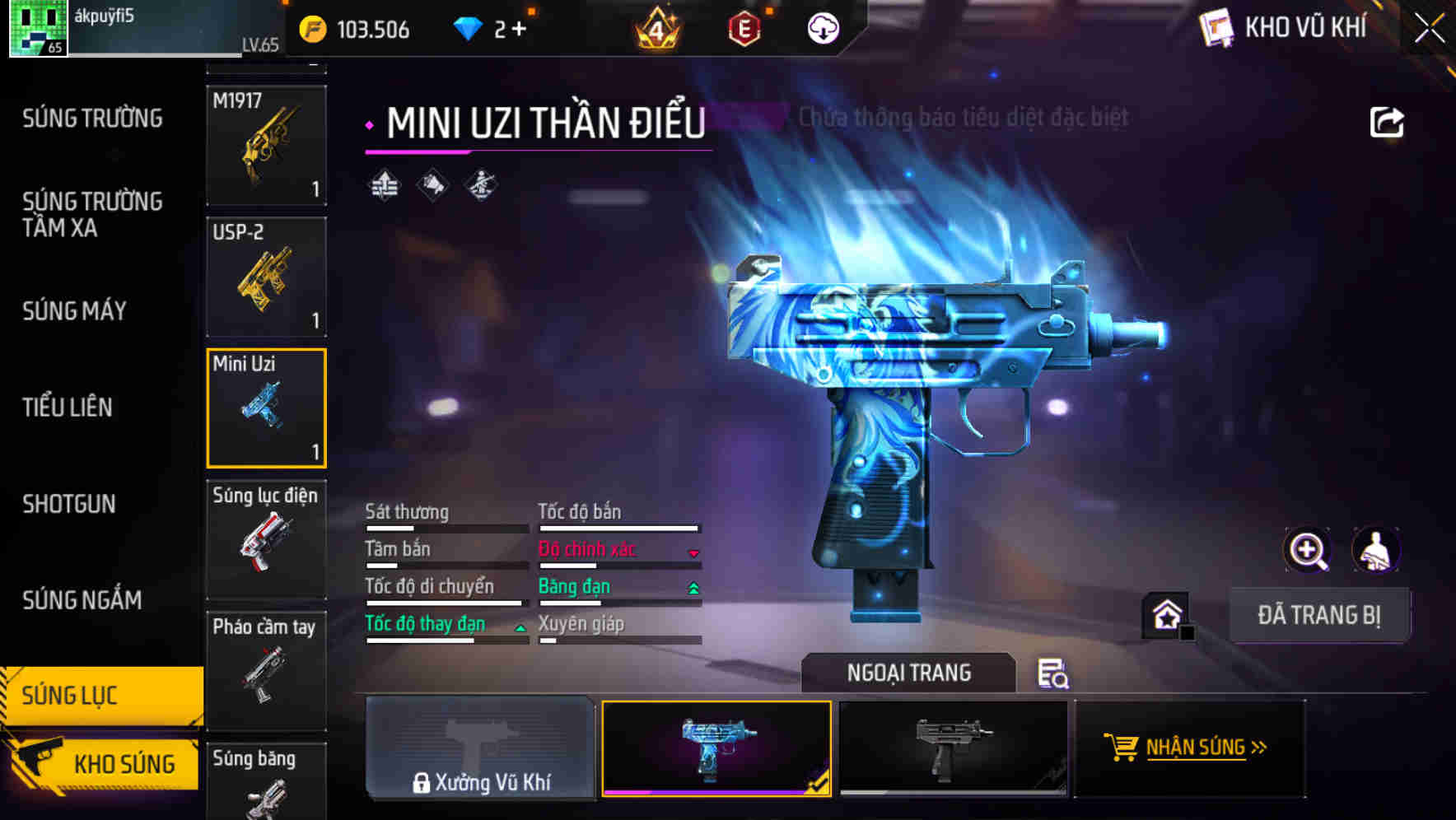Switch to the Súng Ngắm category
Screen dimensions: 1456x820
point(82,600)
